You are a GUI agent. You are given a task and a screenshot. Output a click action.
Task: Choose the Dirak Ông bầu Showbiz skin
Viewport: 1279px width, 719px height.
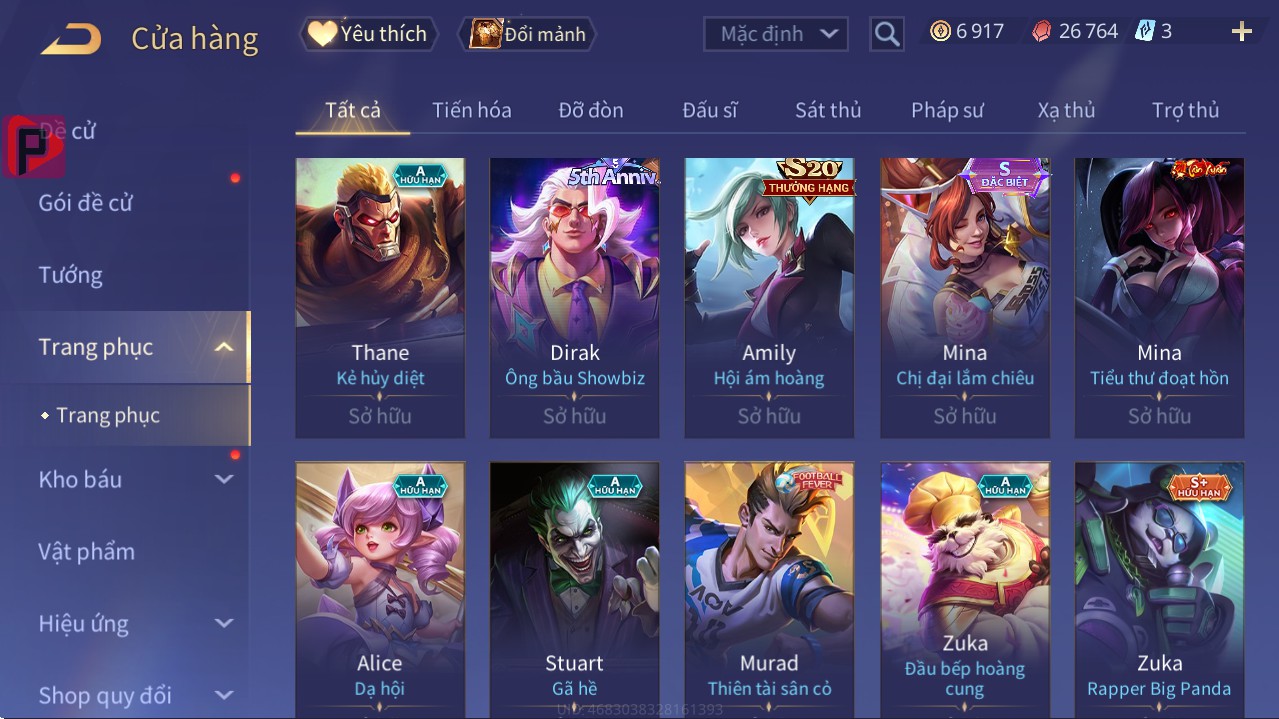(x=574, y=297)
